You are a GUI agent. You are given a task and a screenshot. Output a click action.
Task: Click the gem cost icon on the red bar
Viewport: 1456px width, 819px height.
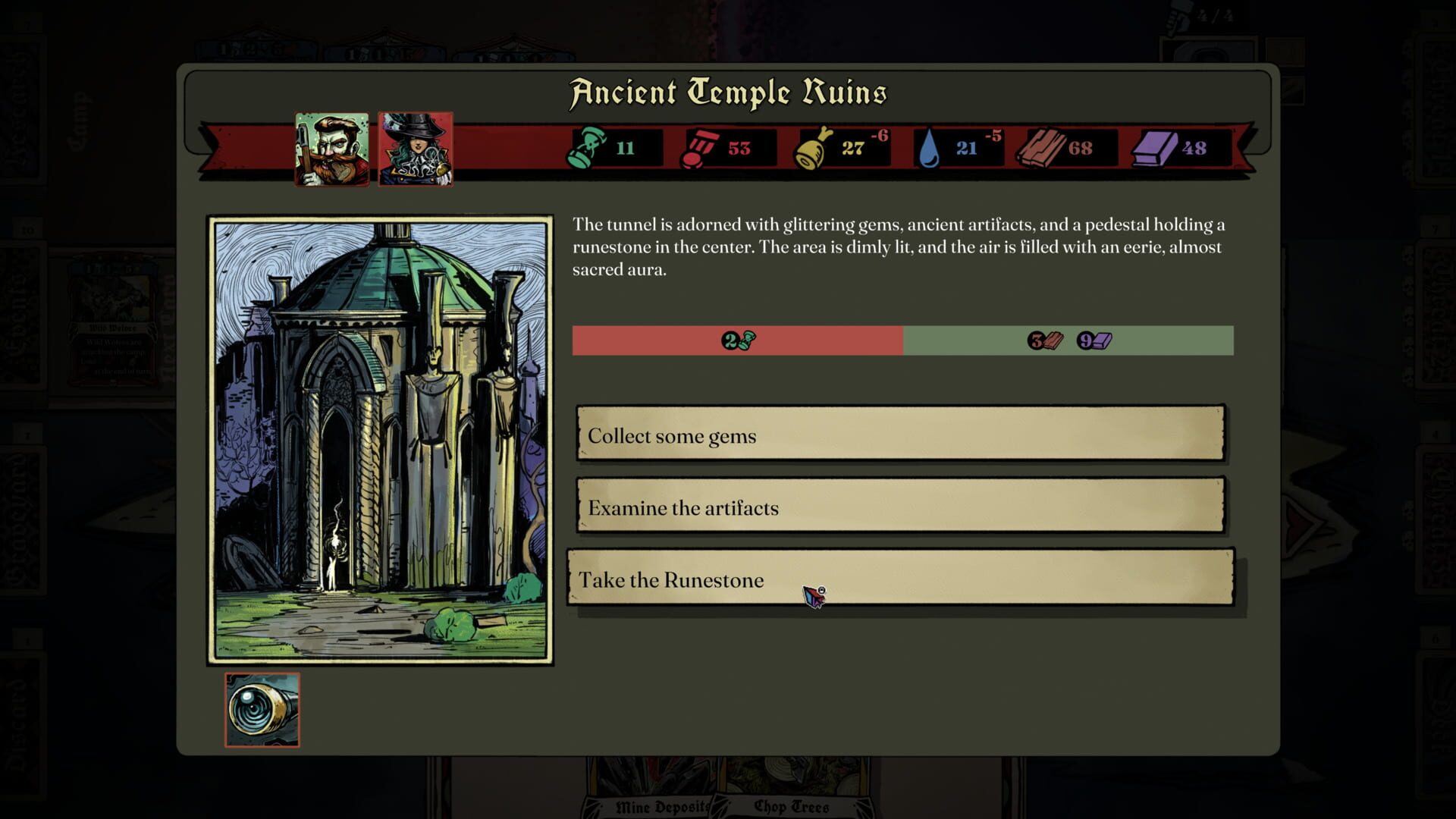pos(739,341)
